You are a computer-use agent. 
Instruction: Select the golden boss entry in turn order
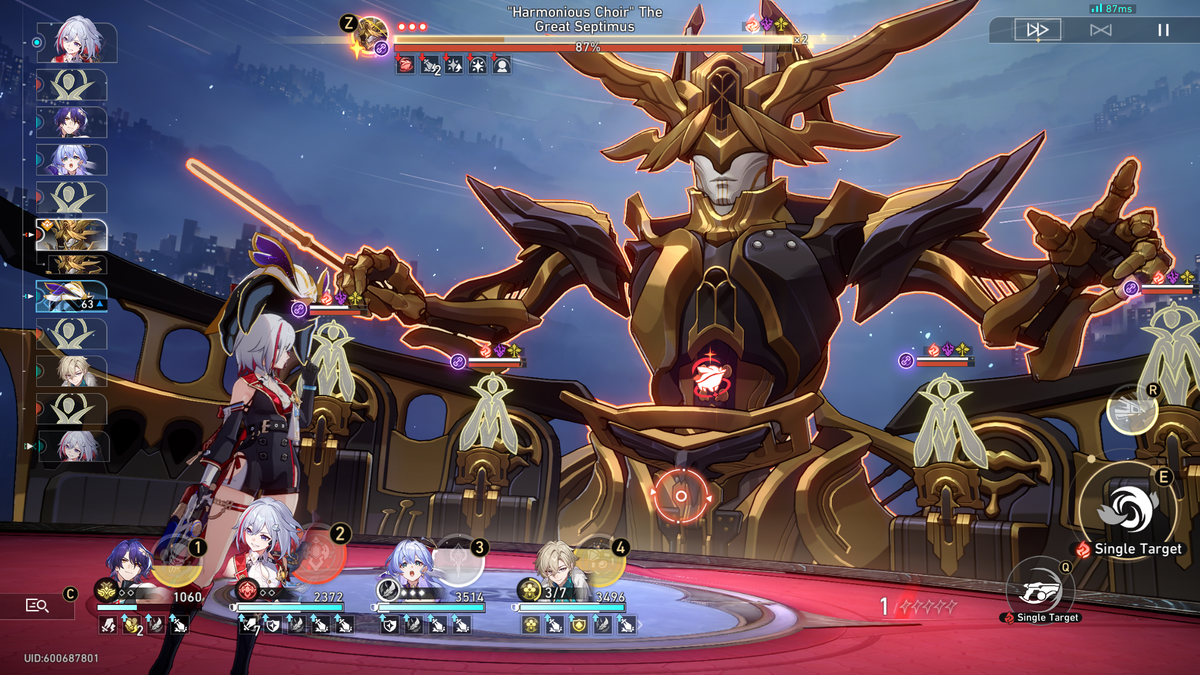pos(72,236)
